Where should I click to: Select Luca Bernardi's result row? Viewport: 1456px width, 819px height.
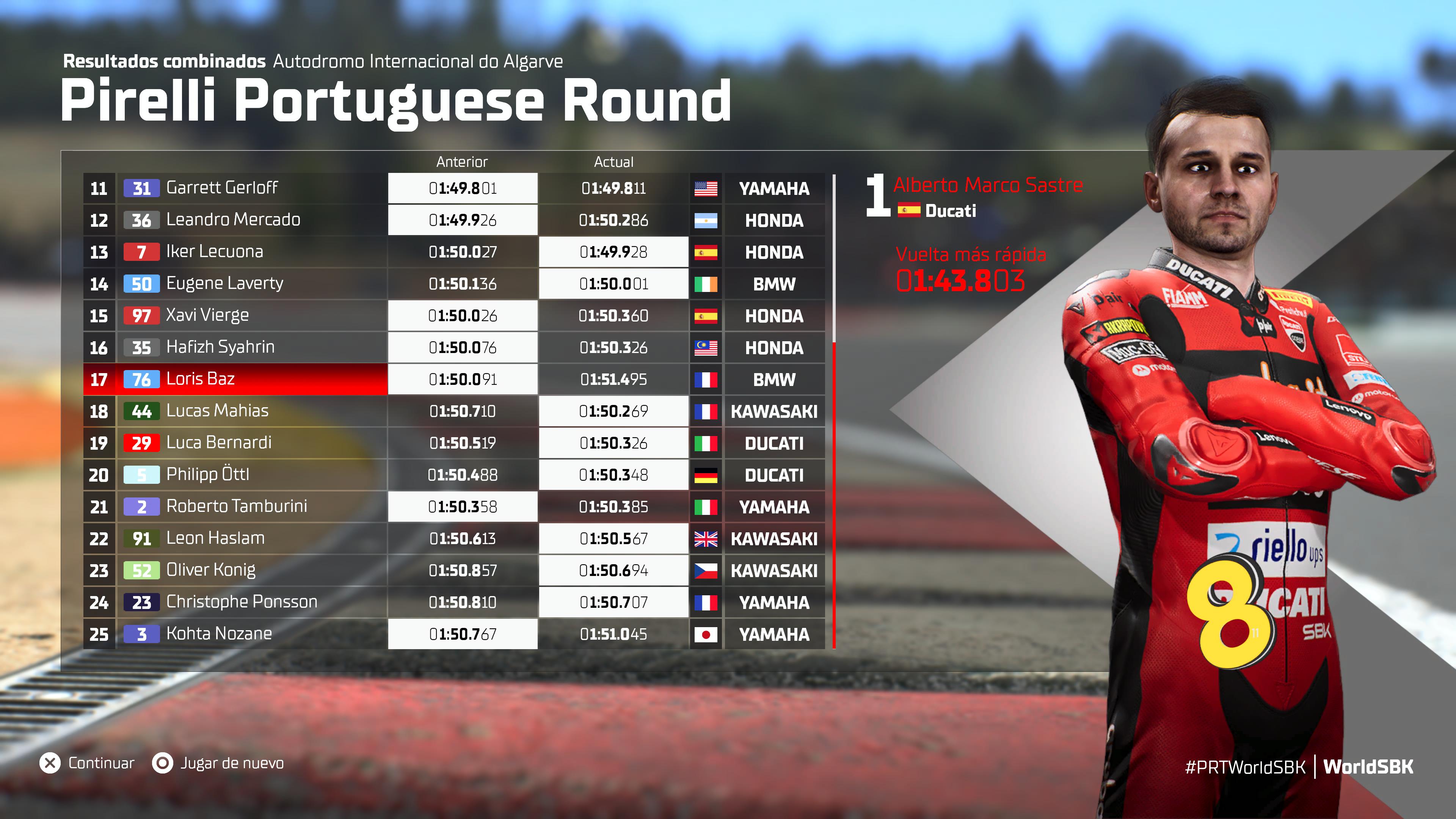pyautogui.click(x=219, y=442)
